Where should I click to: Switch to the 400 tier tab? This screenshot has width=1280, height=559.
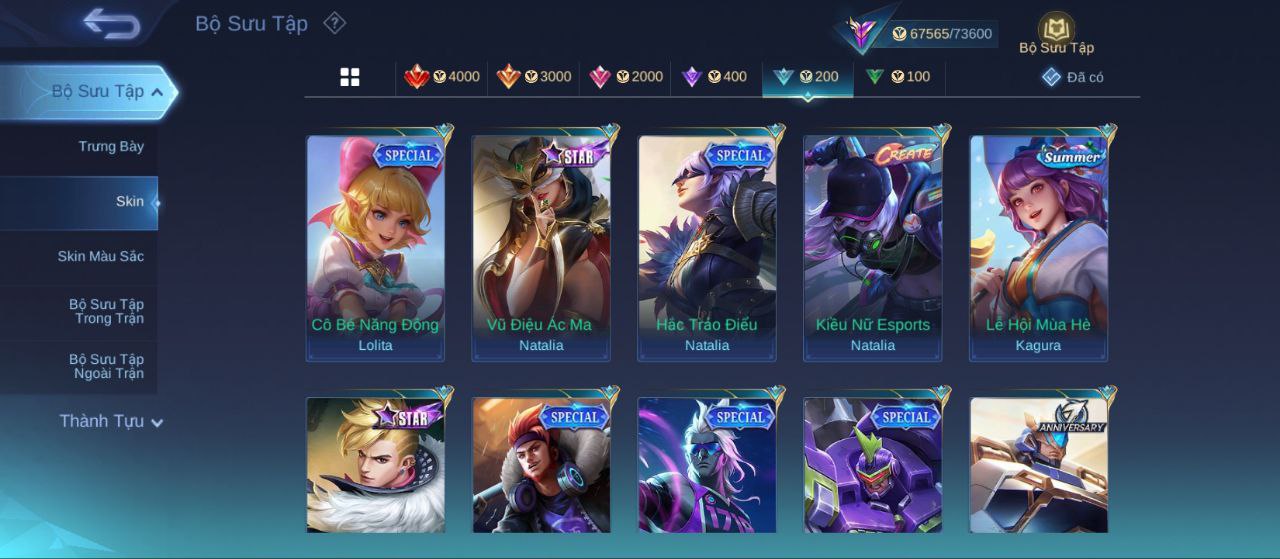714,77
